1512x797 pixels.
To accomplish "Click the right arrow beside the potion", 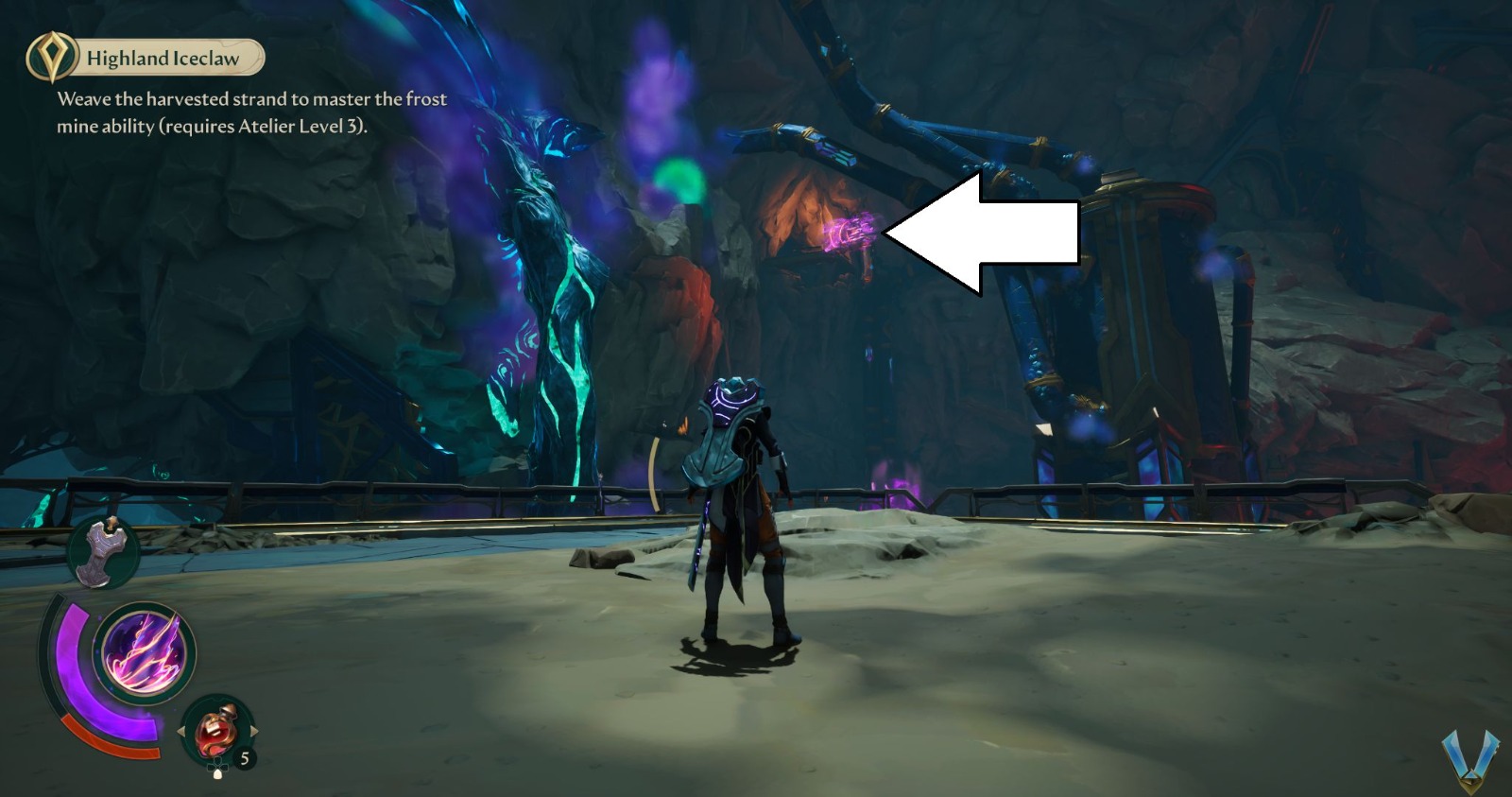I will (255, 728).
